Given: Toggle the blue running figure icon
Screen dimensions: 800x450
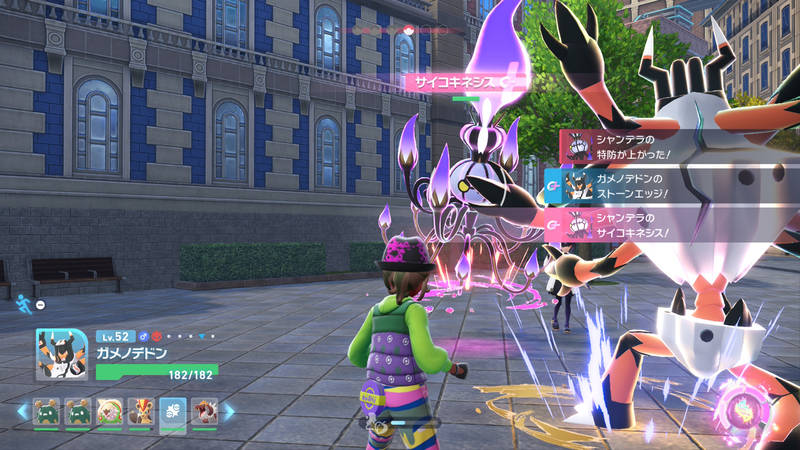Looking at the screenshot, I should pos(23,297).
